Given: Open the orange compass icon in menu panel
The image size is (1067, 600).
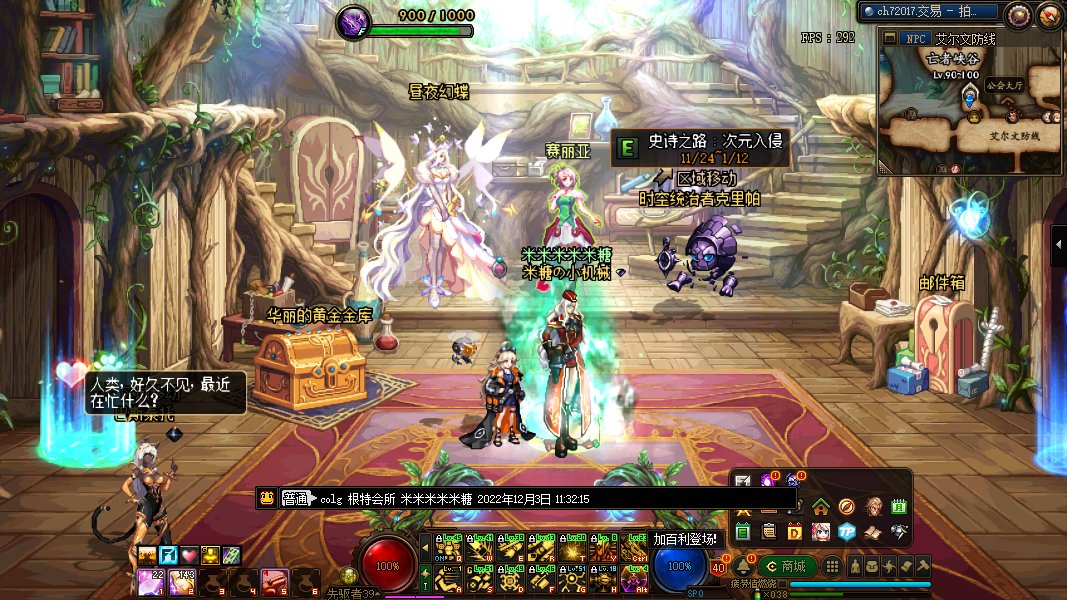Looking at the screenshot, I should pos(847,506).
